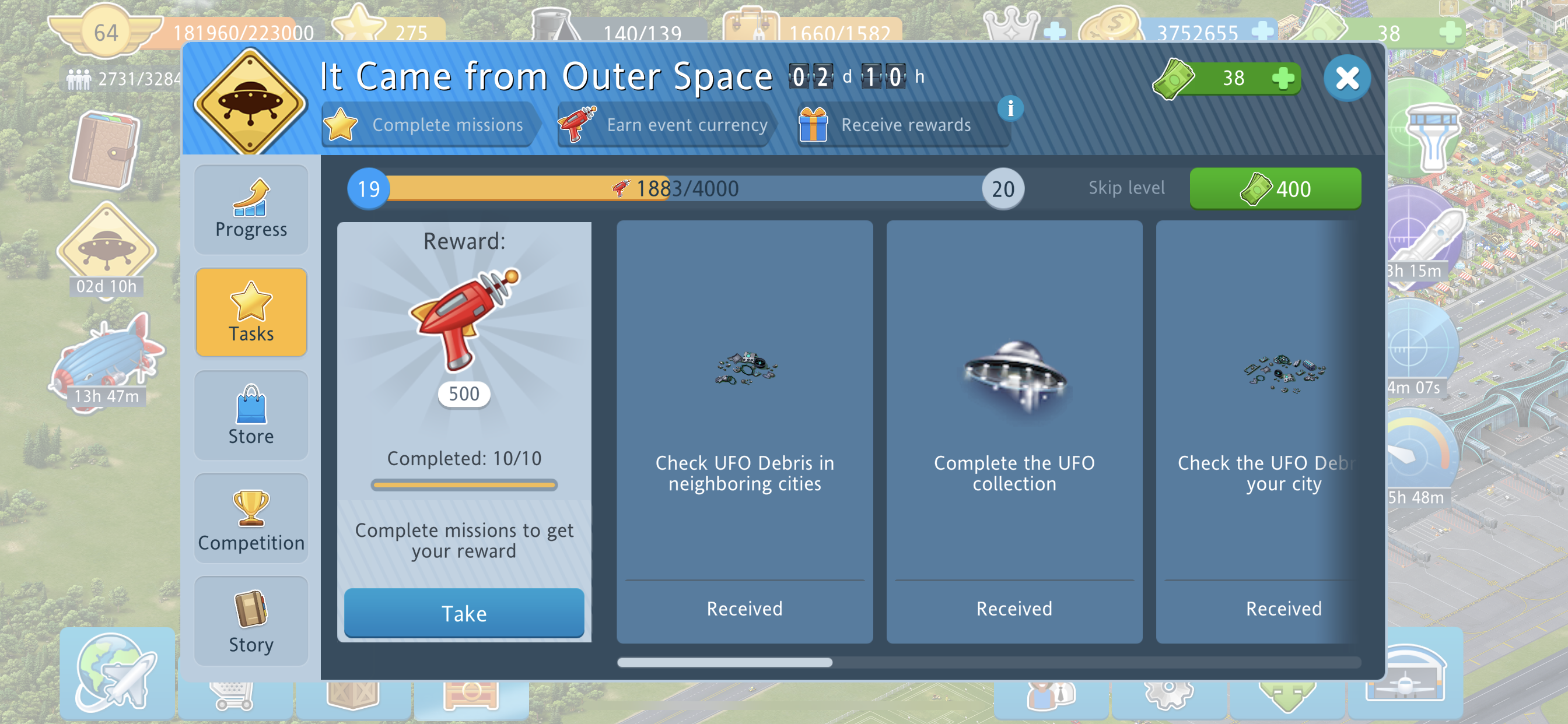Select the UFO Debris in your city task
This screenshot has height=724, width=1568.
pyautogui.click(x=1260, y=431)
